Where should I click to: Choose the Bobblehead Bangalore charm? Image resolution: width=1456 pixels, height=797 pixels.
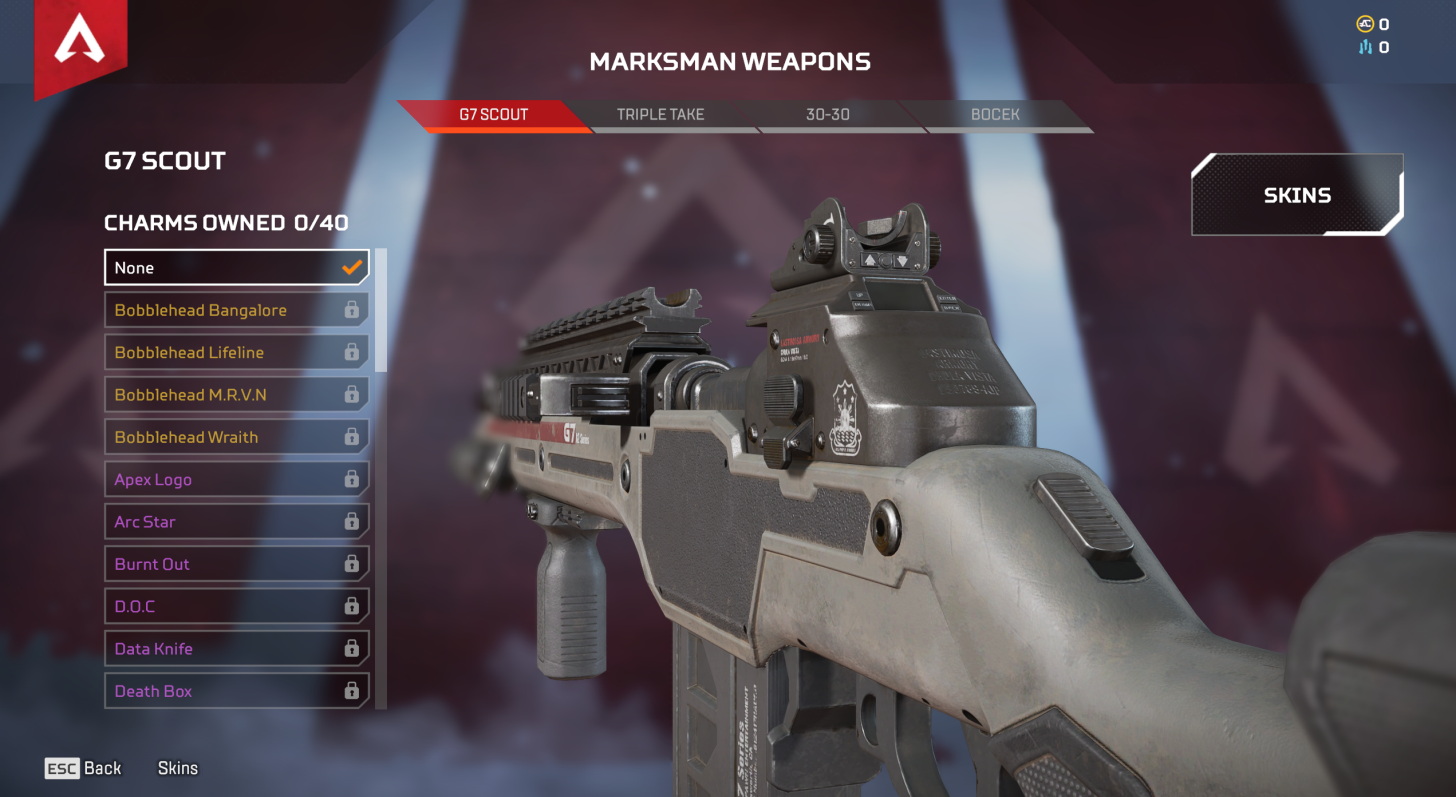click(x=237, y=310)
